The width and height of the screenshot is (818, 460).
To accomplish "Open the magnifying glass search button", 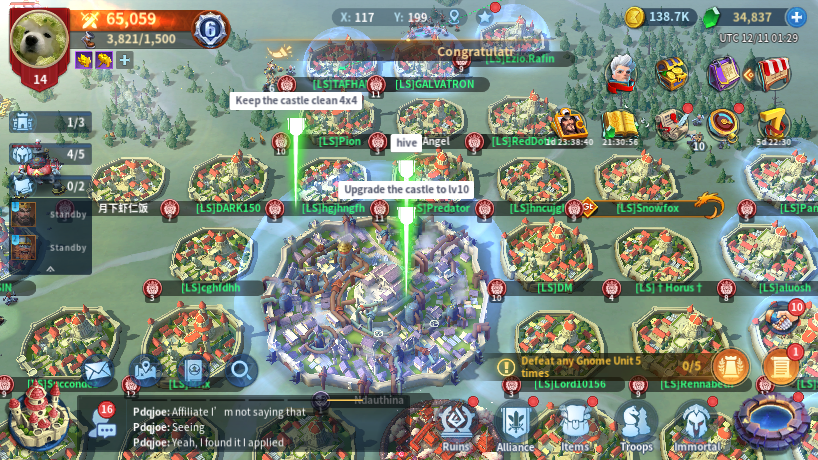I will pos(241,372).
